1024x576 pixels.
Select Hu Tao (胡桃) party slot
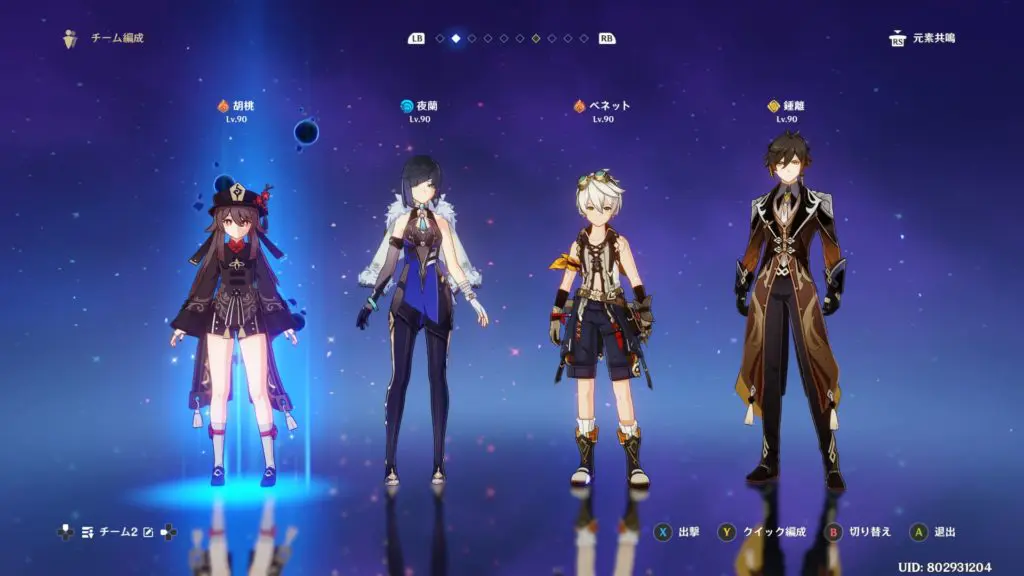tap(234, 300)
